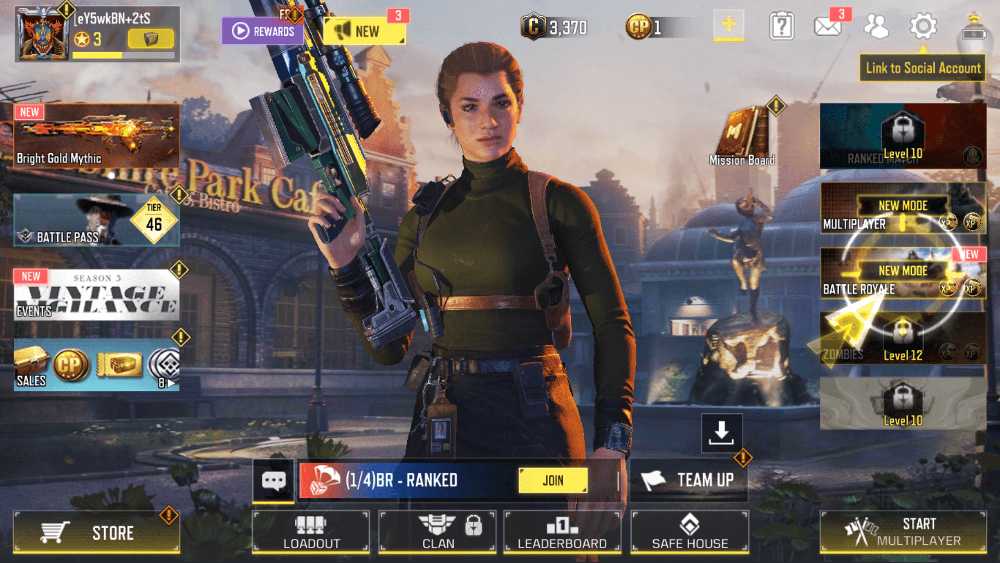The image size is (1000, 563).
Task: Open the mail inbox envelope
Action: (x=827, y=27)
